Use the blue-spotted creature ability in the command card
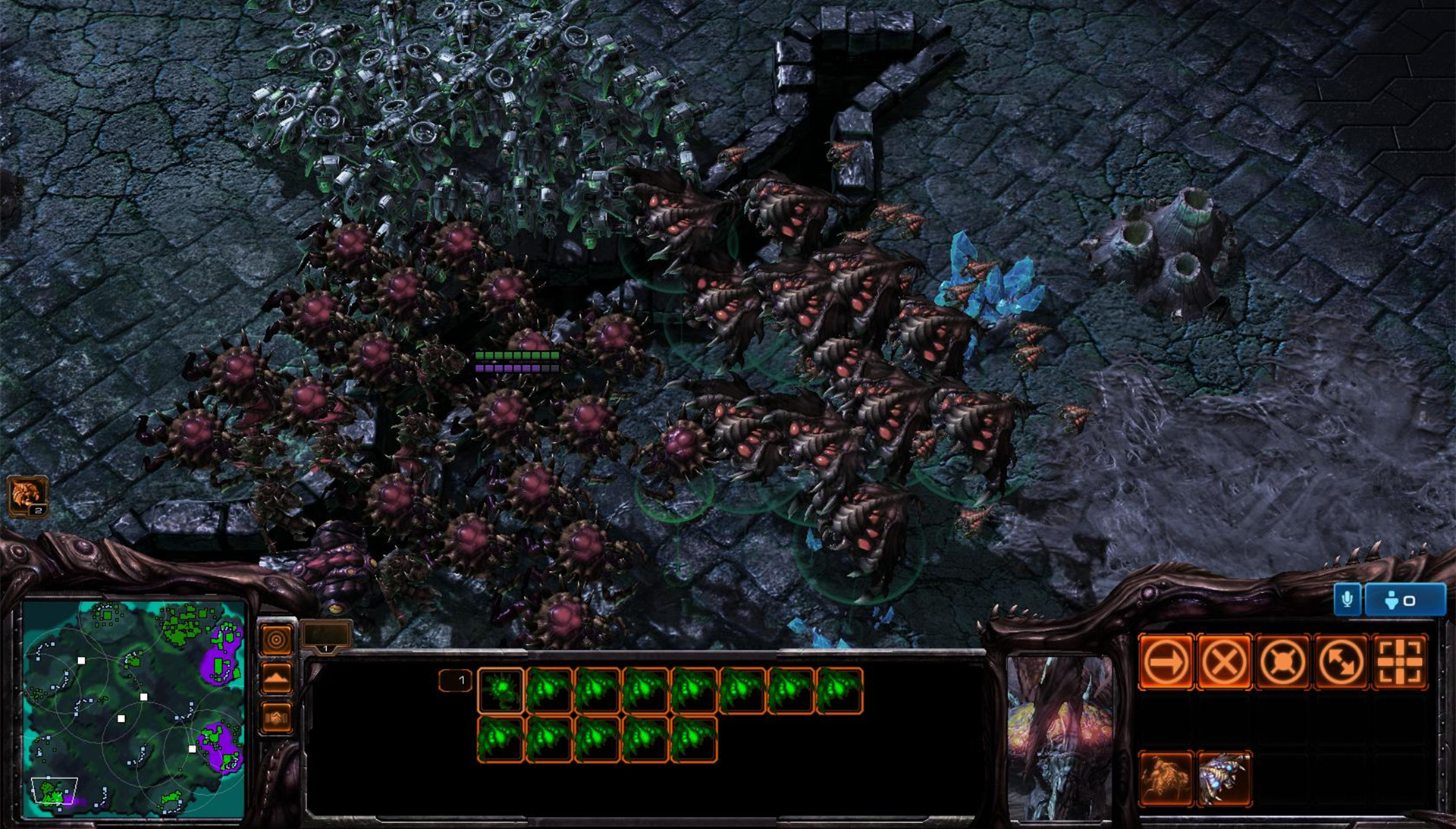Image resolution: width=1456 pixels, height=829 pixels. click(x=1224, y=778)
